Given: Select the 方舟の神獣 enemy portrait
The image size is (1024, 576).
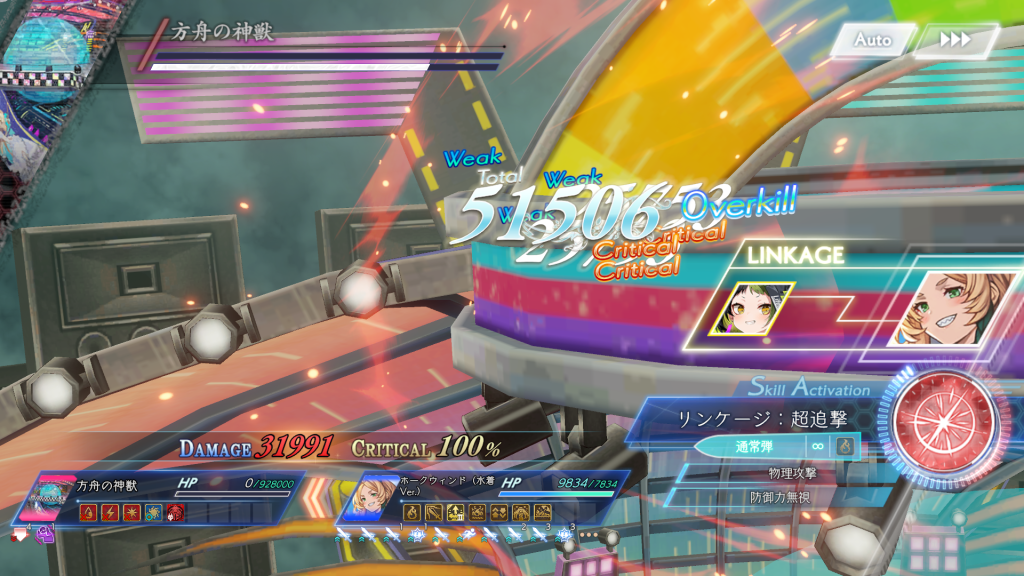Looking at the screenshot, I should [x=50, y=497].
